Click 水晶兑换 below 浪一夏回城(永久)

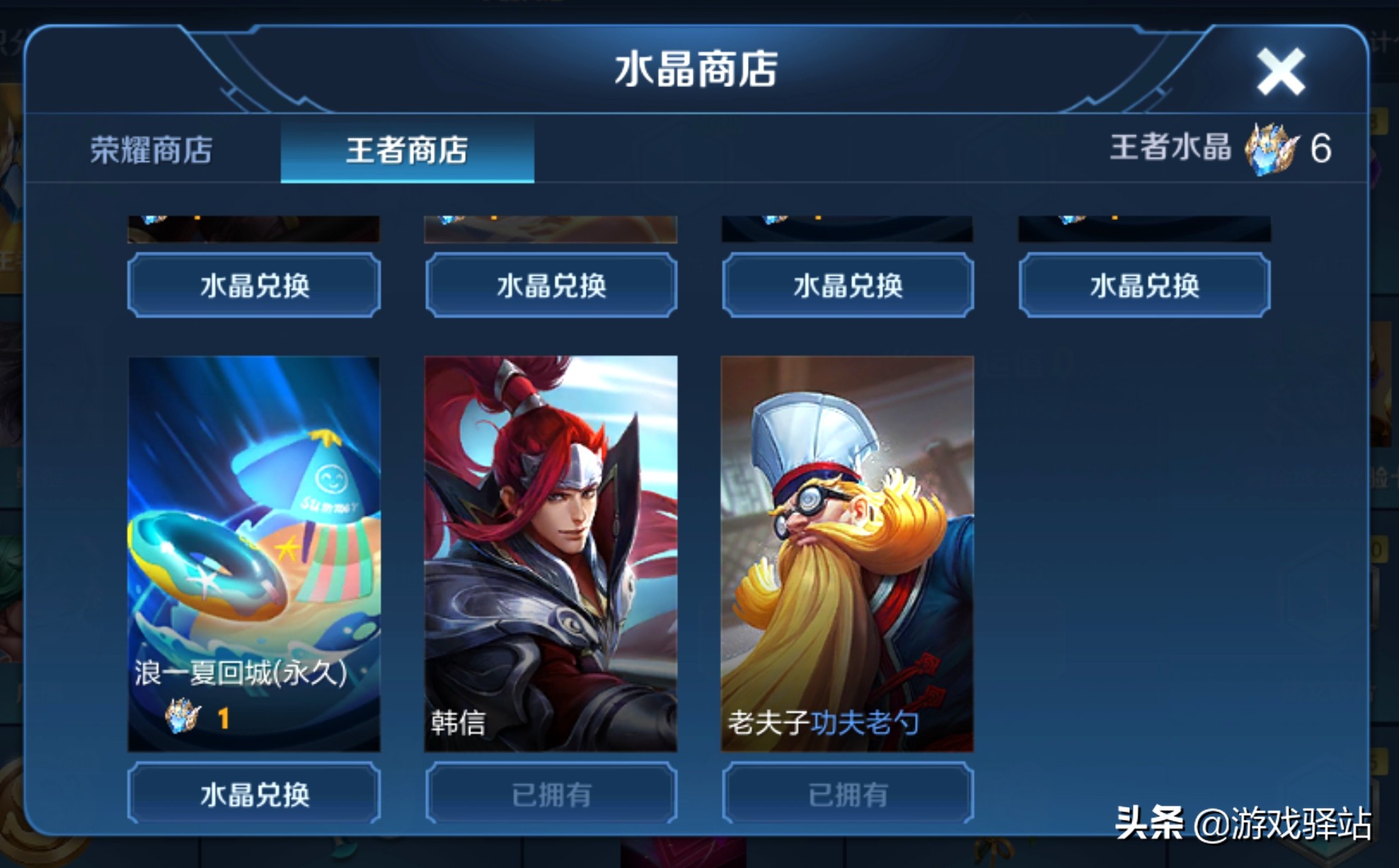tap(253, 792)
